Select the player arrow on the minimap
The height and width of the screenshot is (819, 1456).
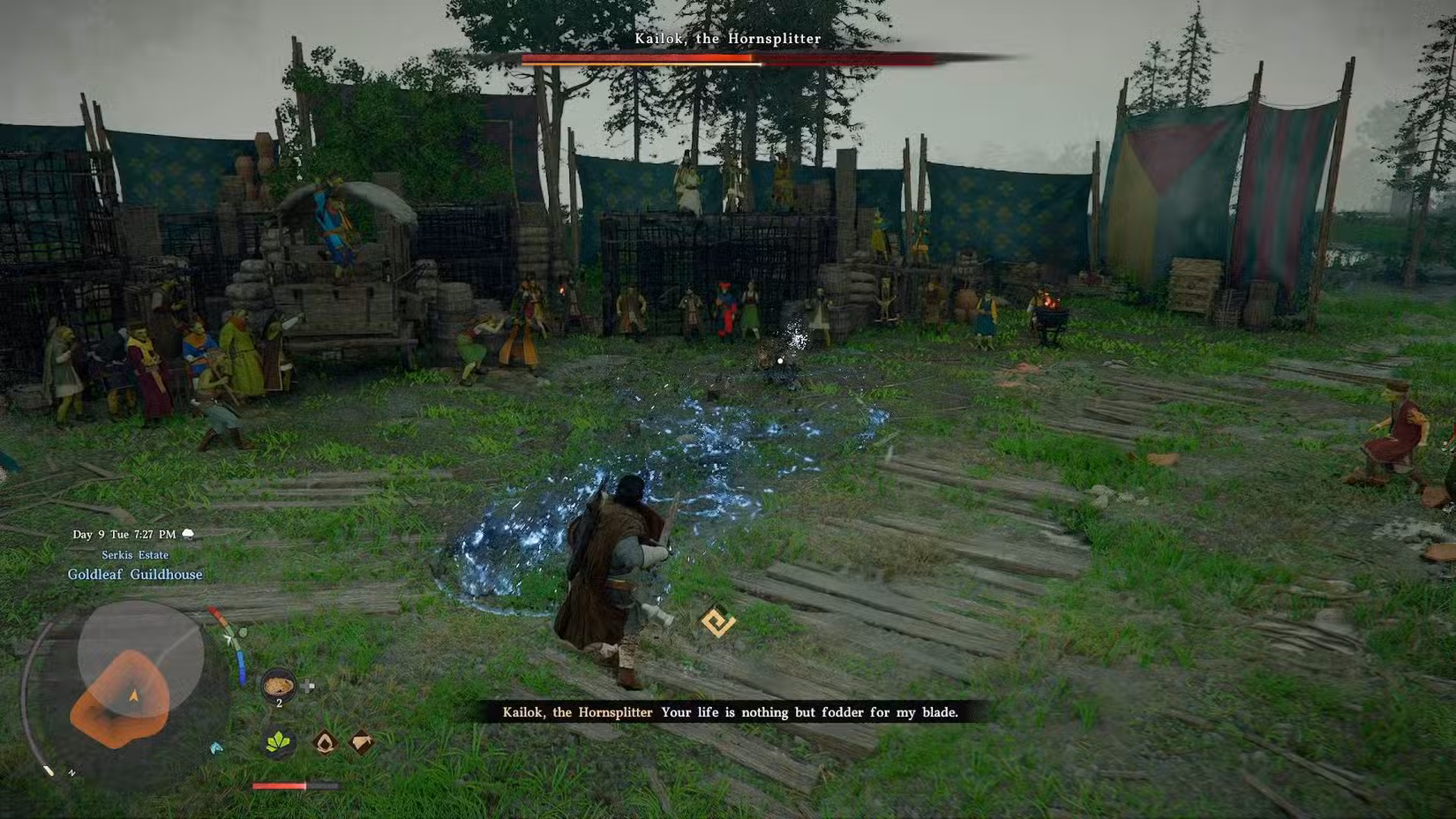pos(134,693)
